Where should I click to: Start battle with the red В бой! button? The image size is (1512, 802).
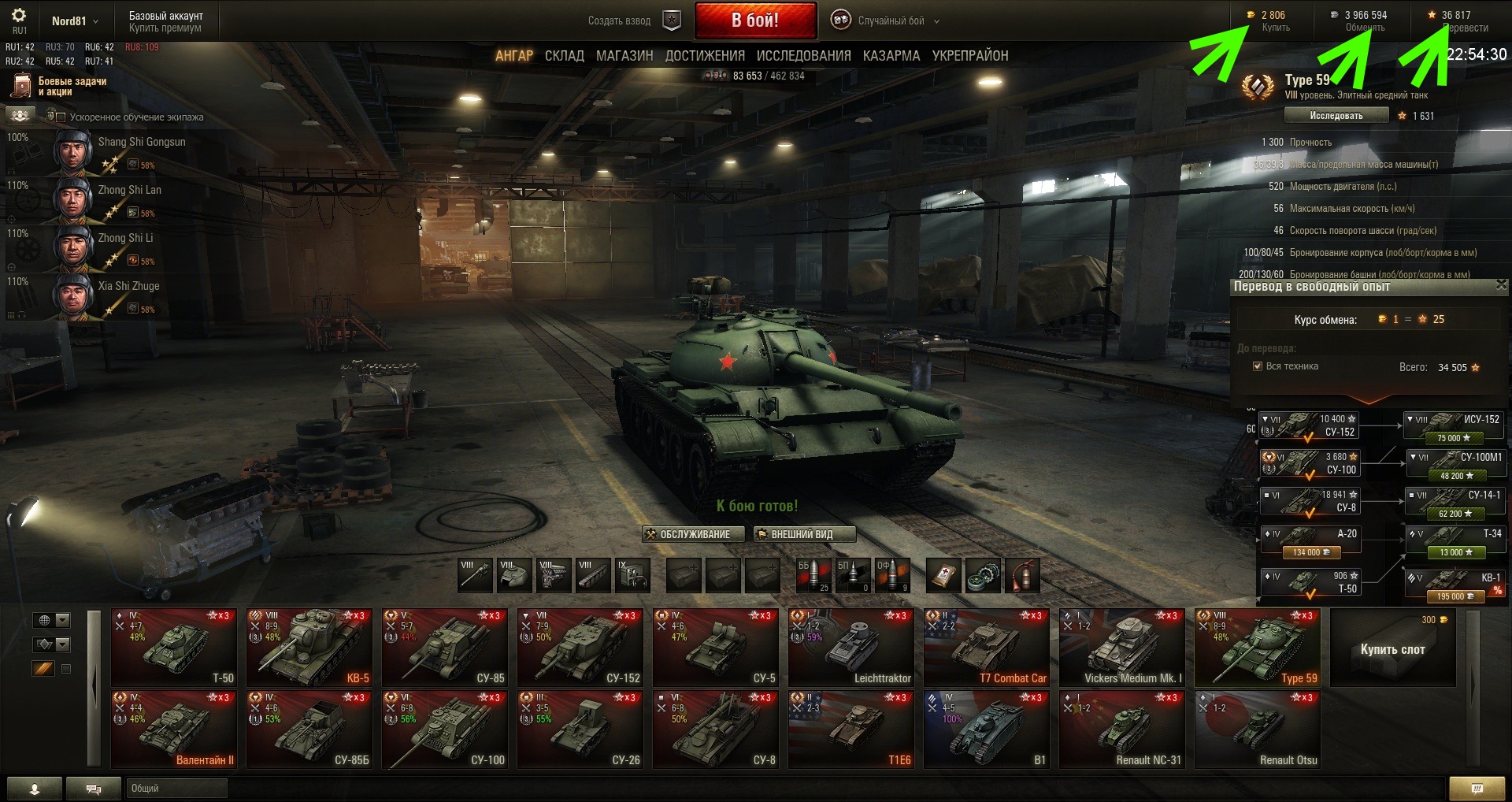[754, 20]
